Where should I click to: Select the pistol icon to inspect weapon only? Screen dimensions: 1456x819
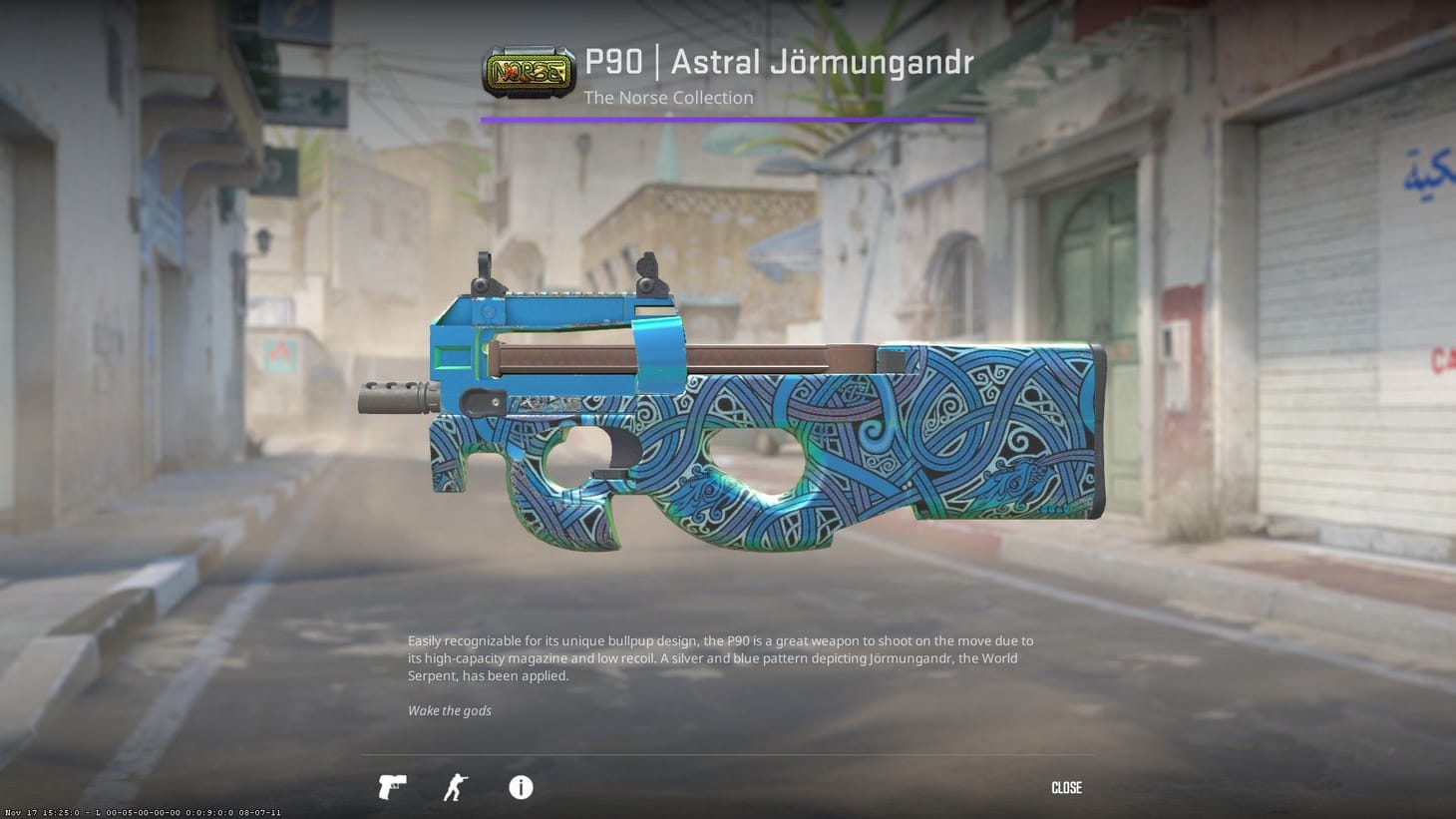391,787
